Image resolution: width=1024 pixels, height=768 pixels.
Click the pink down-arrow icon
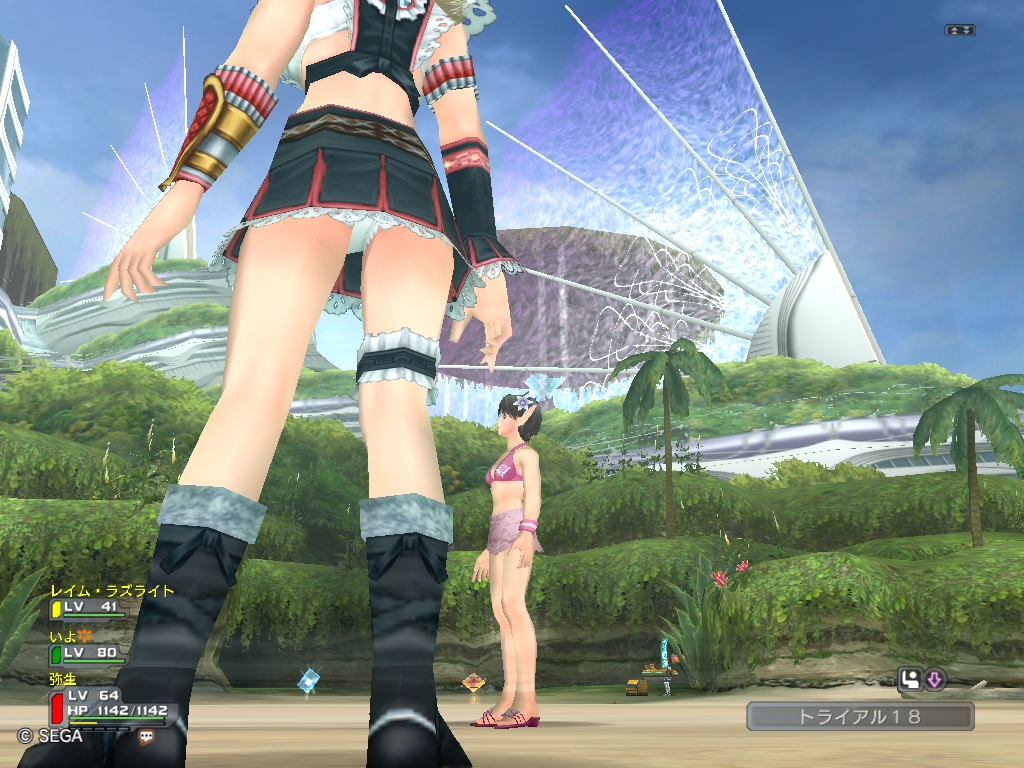pos(934,680)
